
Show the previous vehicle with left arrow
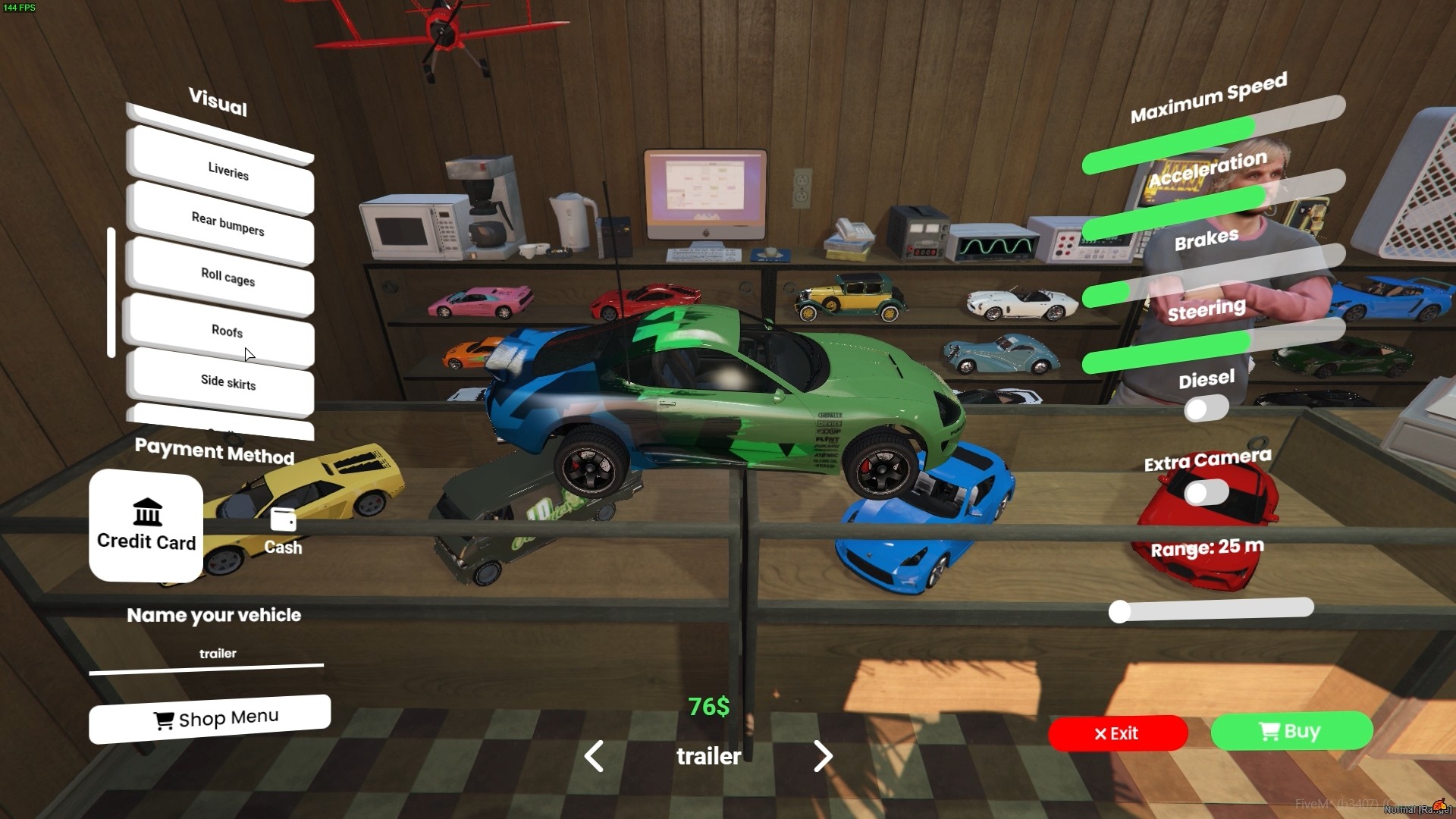(594, 756)
